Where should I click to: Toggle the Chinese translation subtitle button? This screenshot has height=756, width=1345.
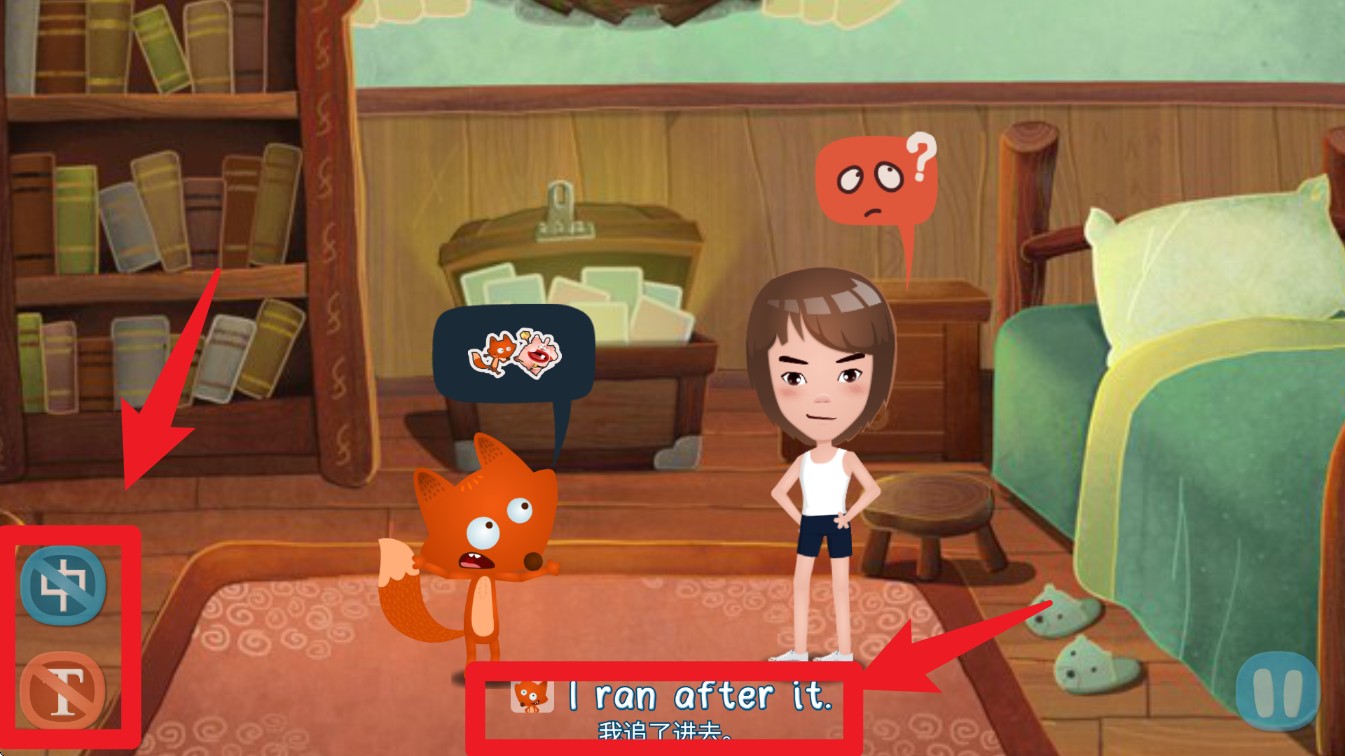[x=63, y=585]
